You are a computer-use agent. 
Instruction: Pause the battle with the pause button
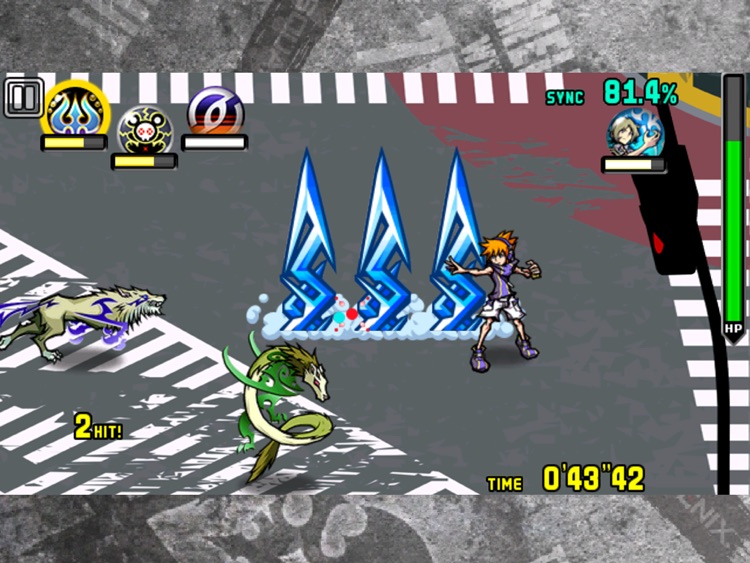click(22, 98)
